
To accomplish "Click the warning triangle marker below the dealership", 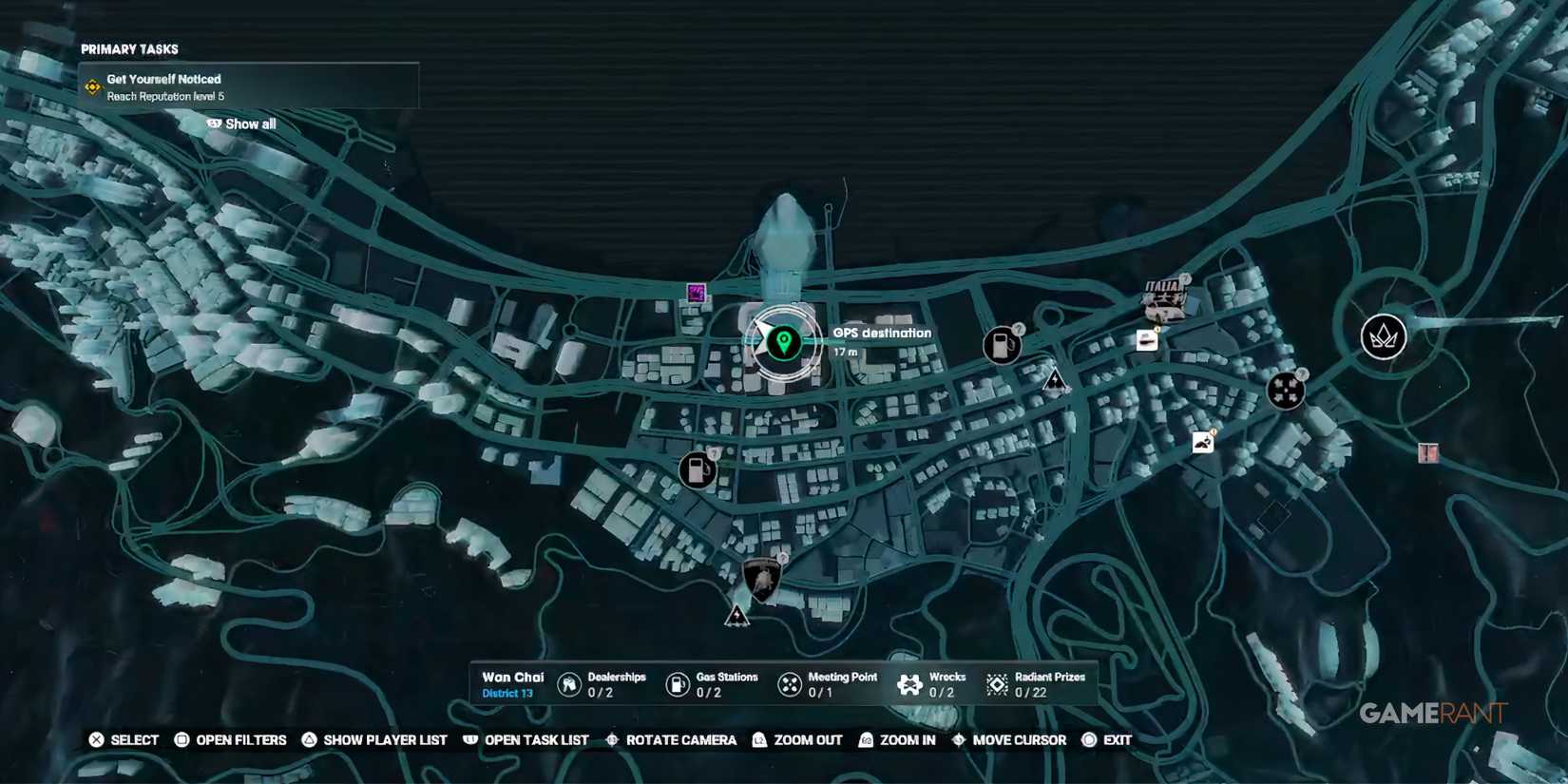I will coord(738,616).
